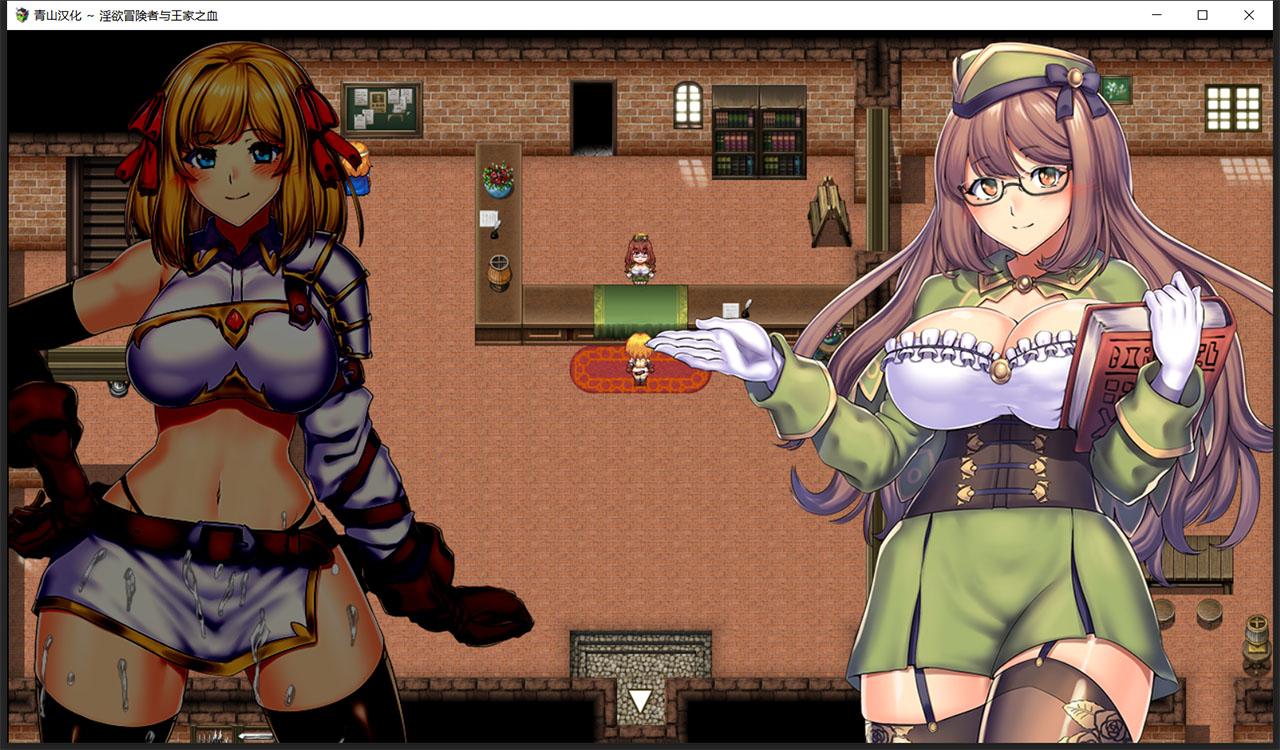Click the left bookshelf full of books

click(737, 140)
